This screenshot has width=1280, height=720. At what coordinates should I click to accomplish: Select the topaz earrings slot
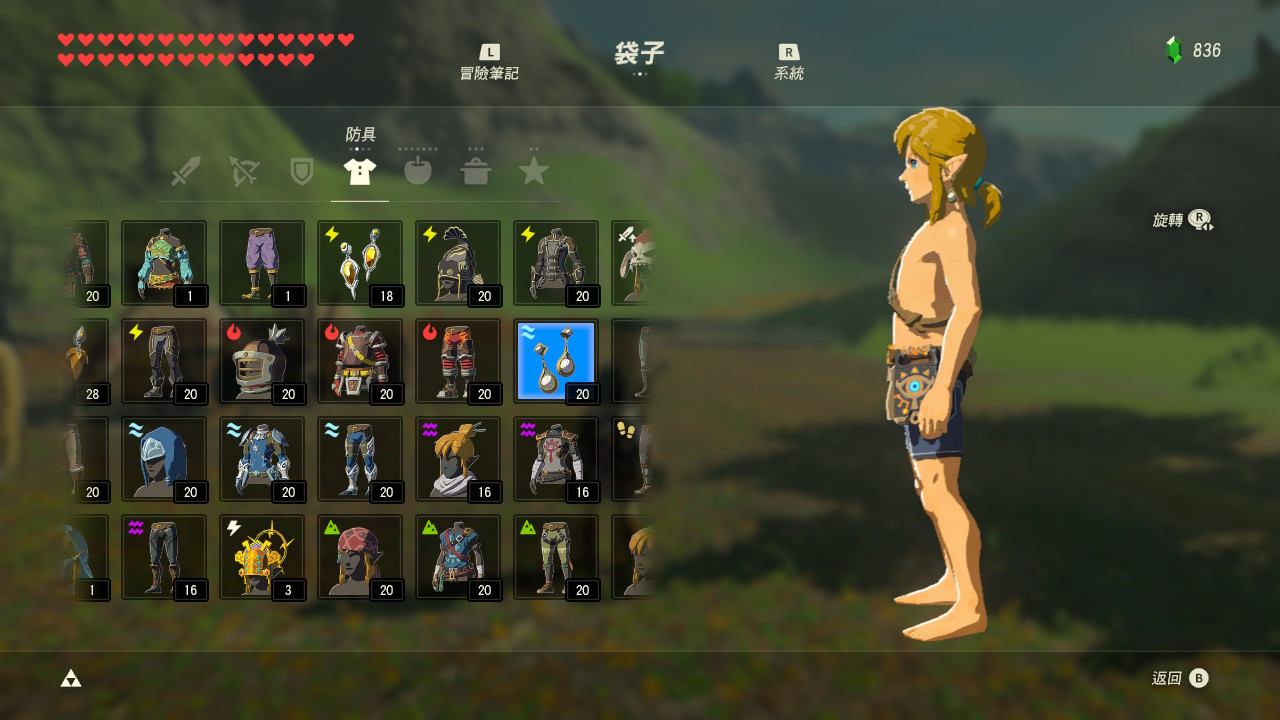[x=360, y=263]
